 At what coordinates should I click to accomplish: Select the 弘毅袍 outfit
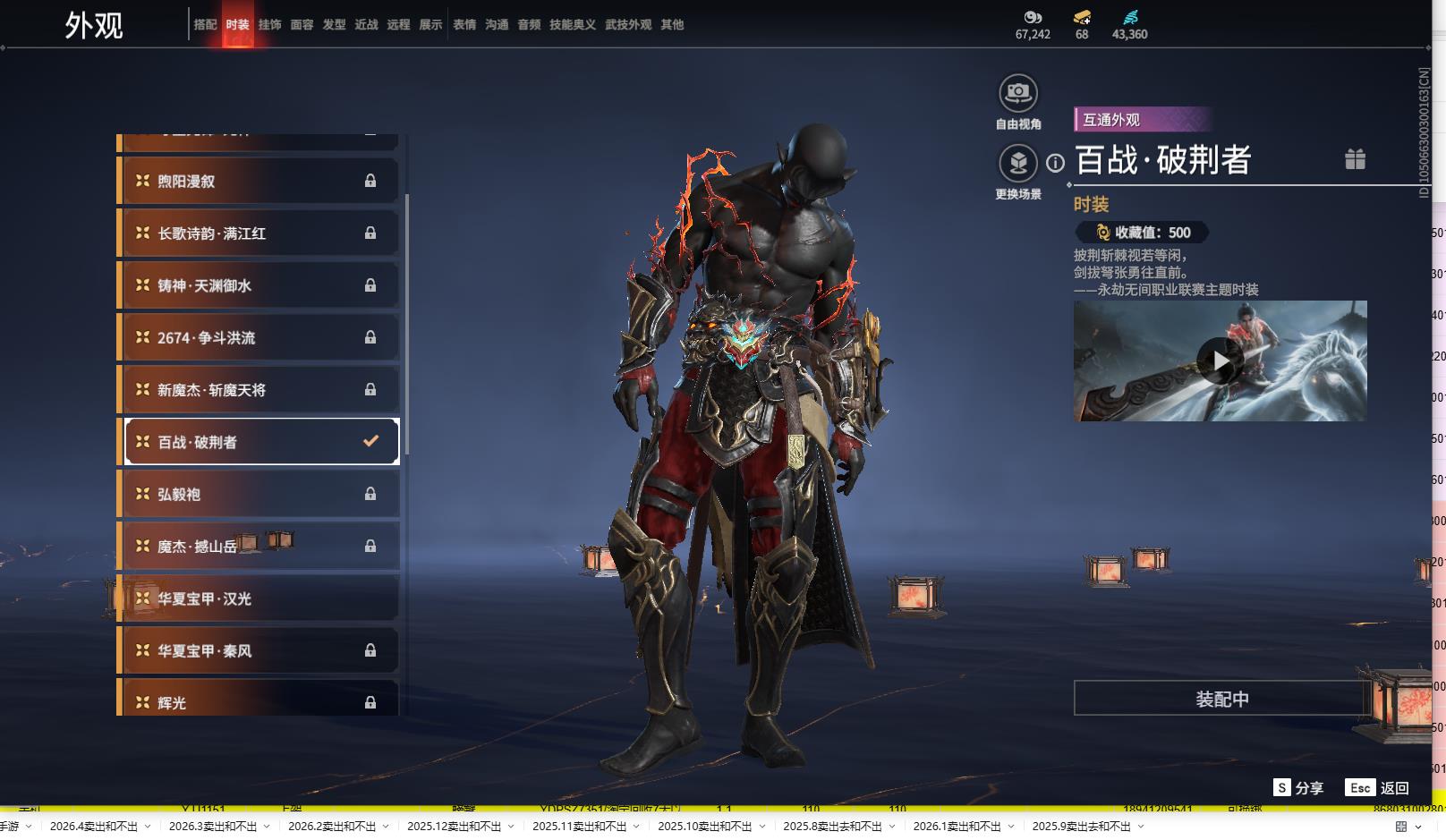pyautogui.click(x=259, y=495)
